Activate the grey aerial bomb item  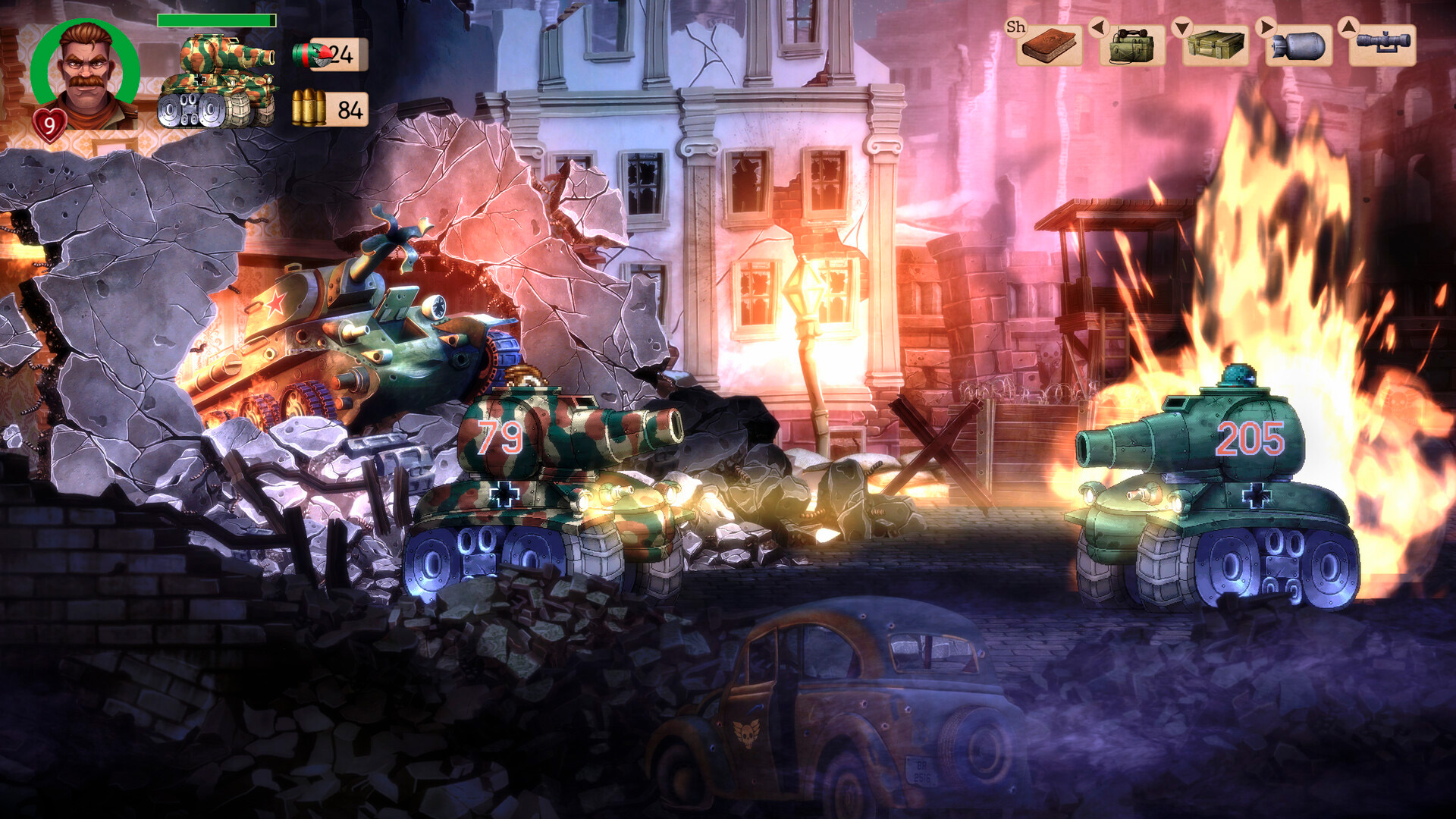[x=1298, y=45]
